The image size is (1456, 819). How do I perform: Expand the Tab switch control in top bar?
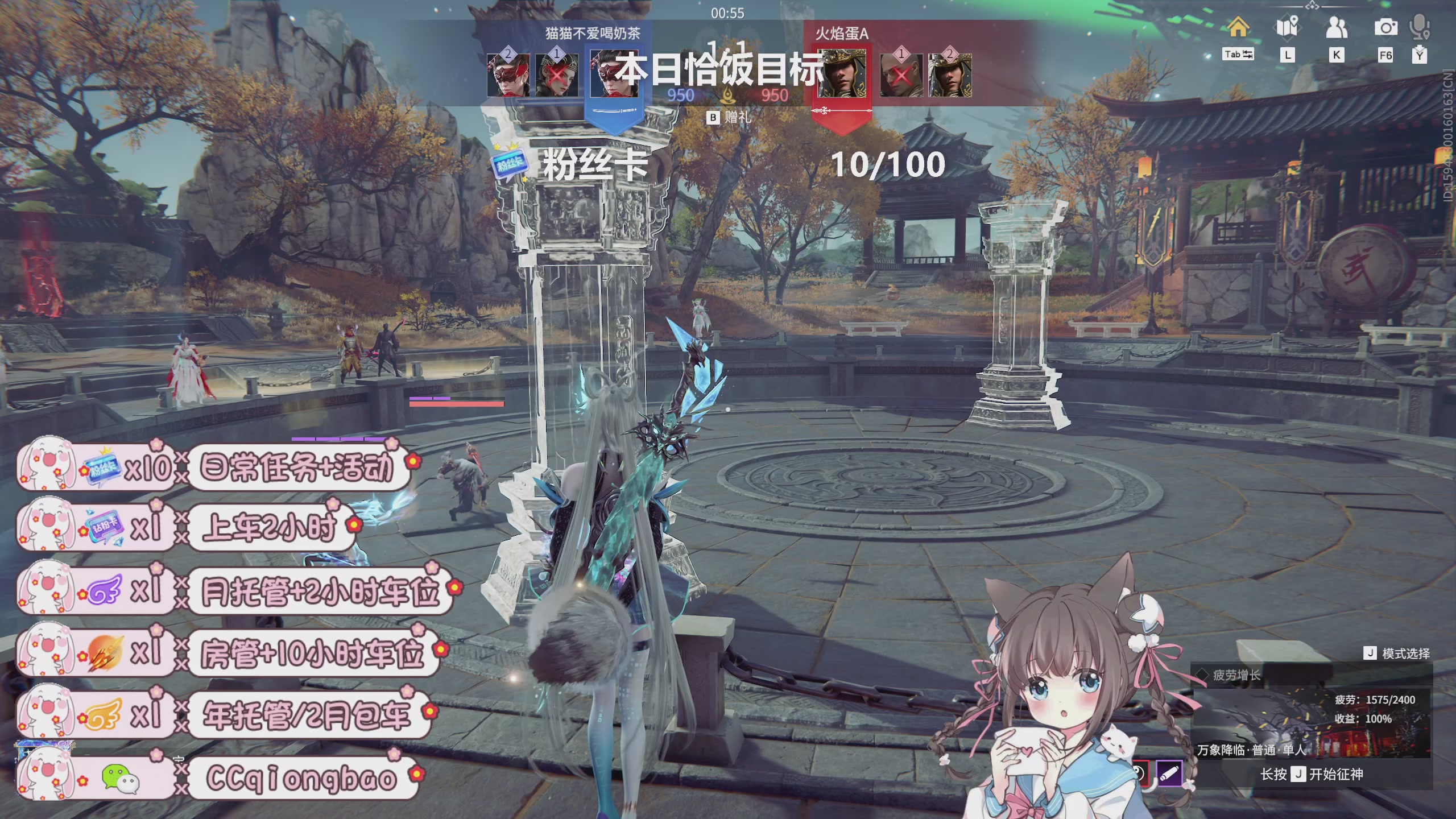pyautogui.click(x=1238, y=55)
